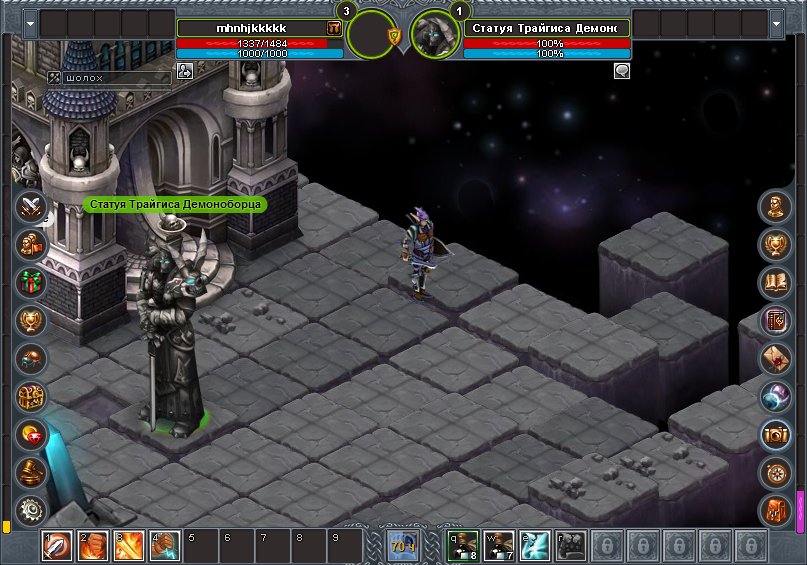The height and width of the screenshot is (565, 807).
Task: Open the gear settings menu
Action: [x=32, y=509]
